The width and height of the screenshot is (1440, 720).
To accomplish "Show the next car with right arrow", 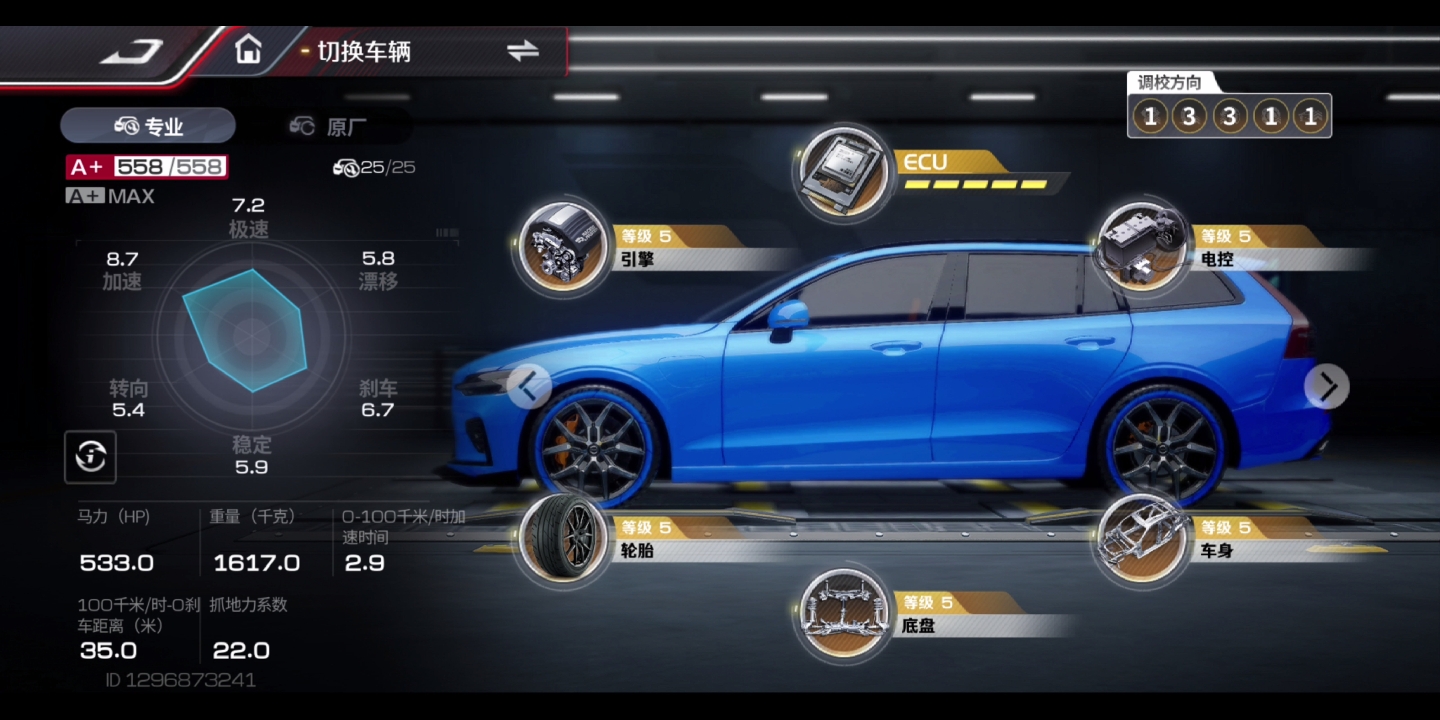I will [x=1327, y=386].
